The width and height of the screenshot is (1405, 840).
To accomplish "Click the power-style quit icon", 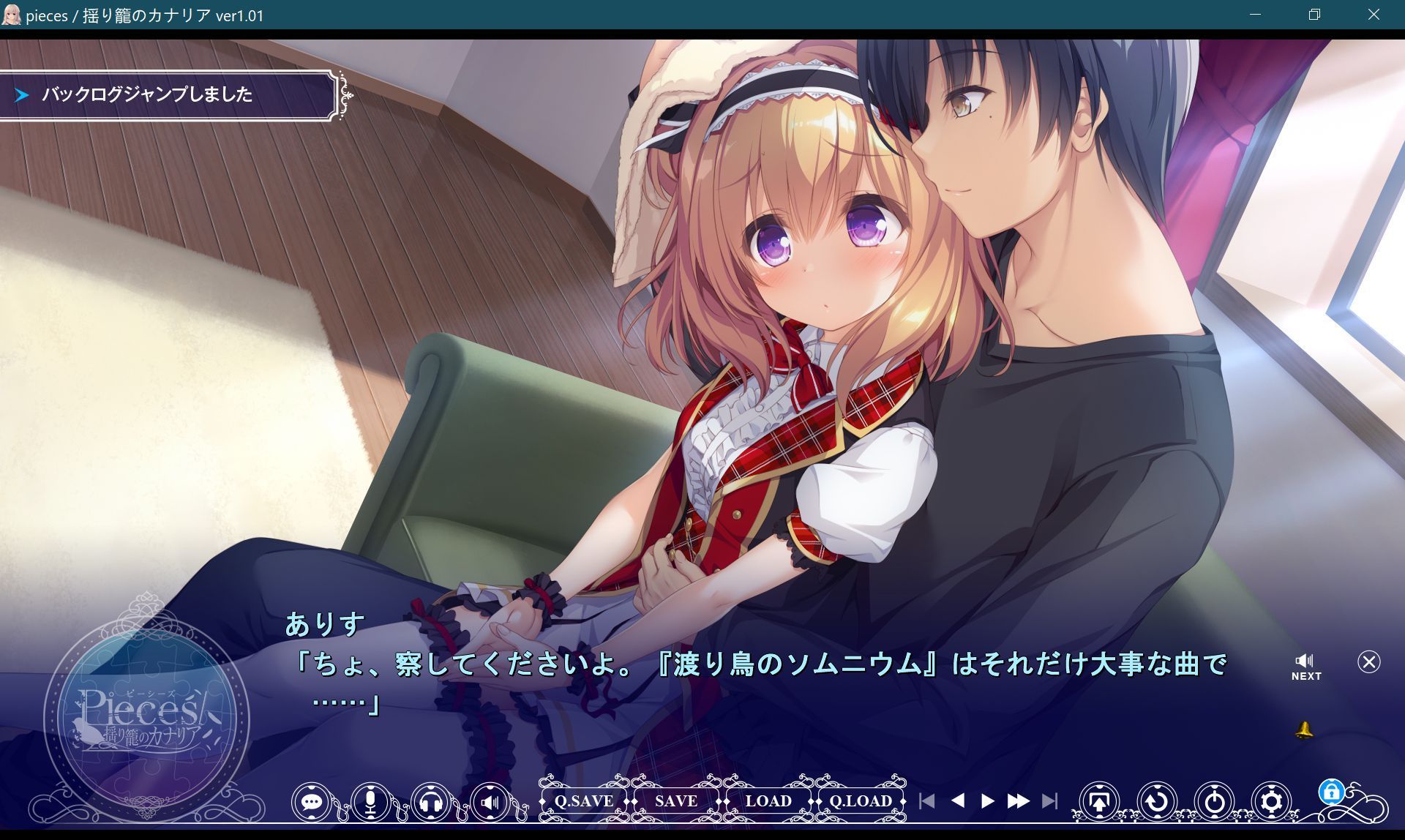I will tap(1214, 801).
